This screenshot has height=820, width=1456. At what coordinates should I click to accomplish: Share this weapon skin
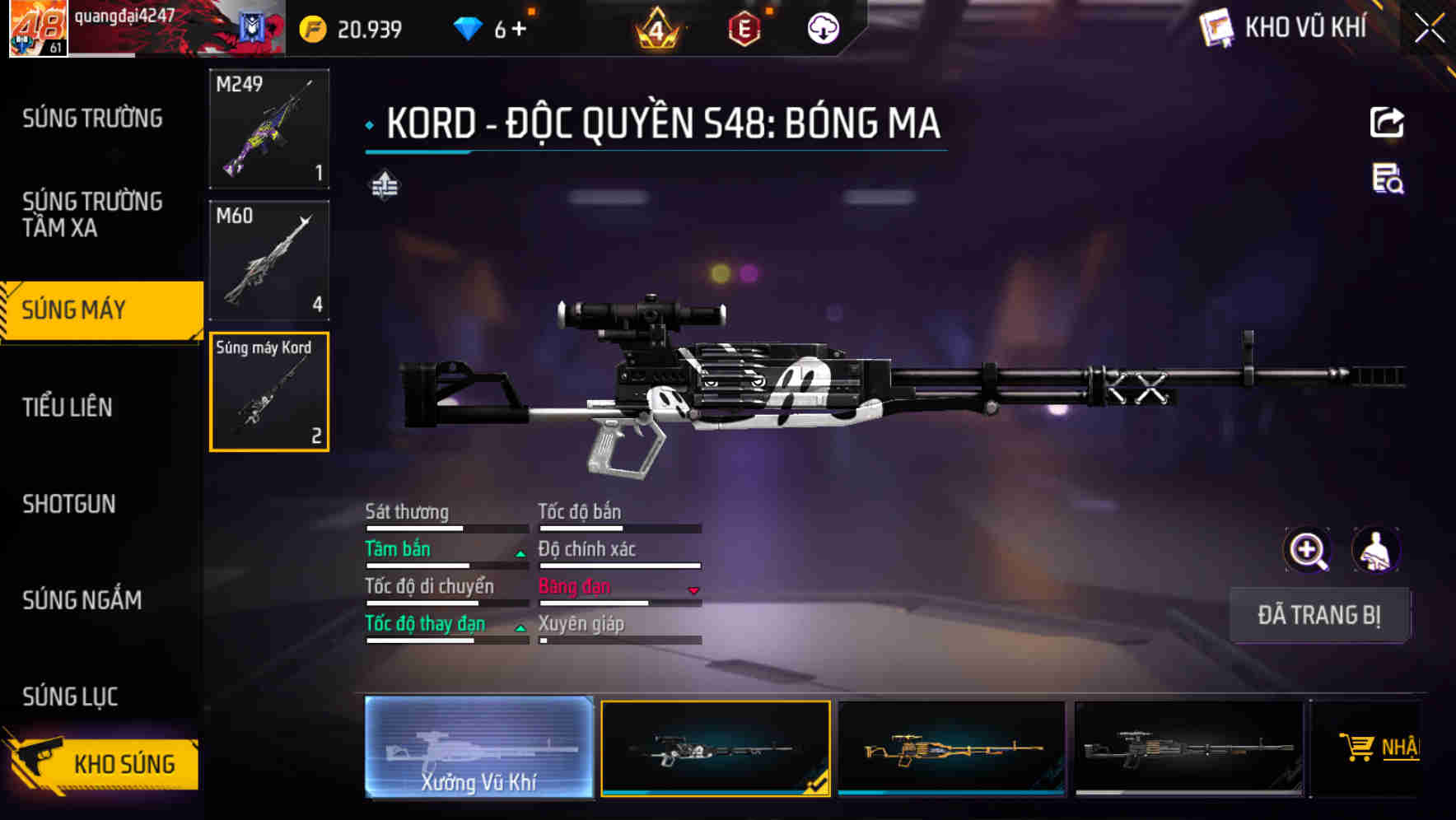tap(1387, 123)
